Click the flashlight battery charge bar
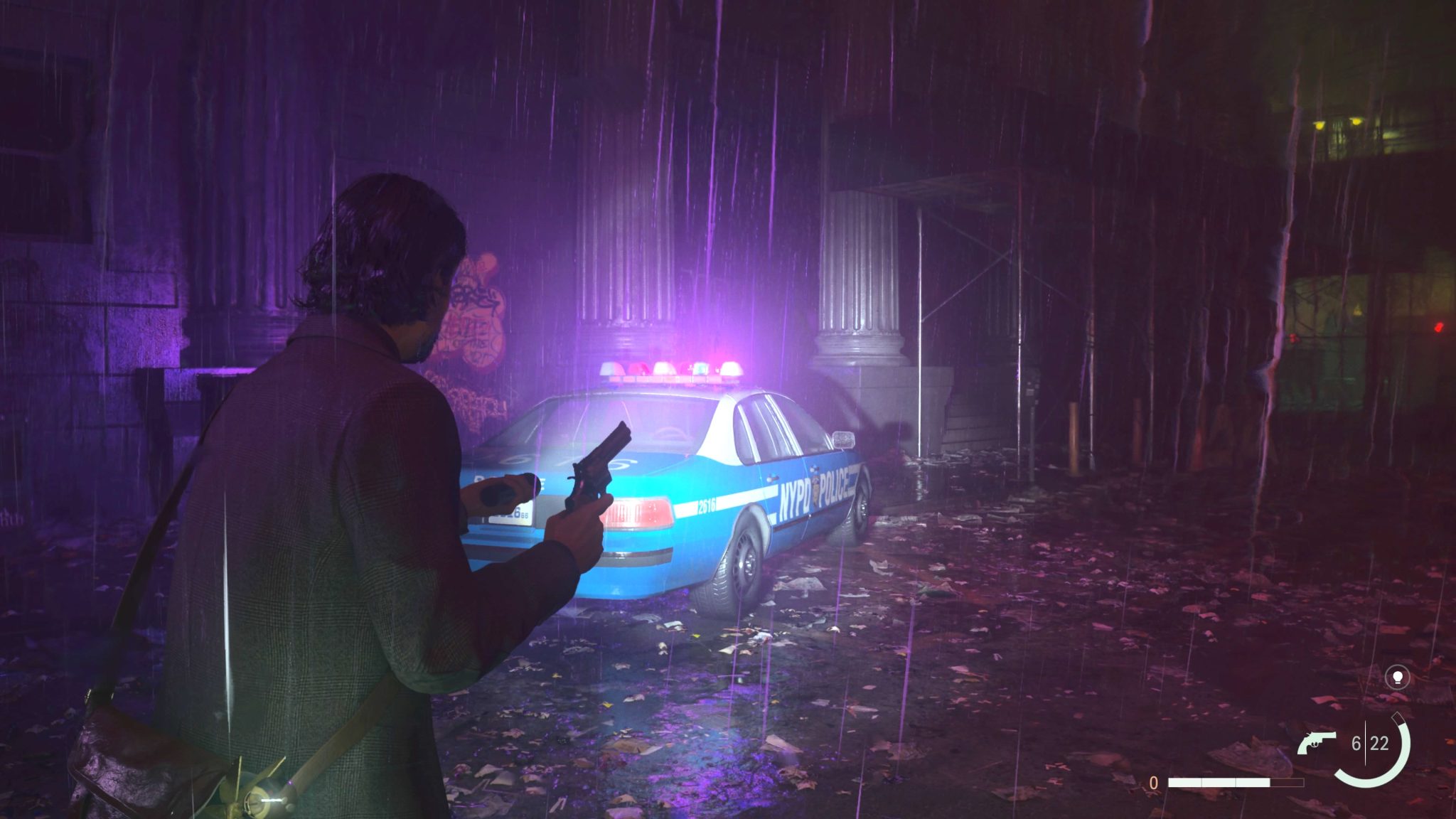 coord(1236,783)
